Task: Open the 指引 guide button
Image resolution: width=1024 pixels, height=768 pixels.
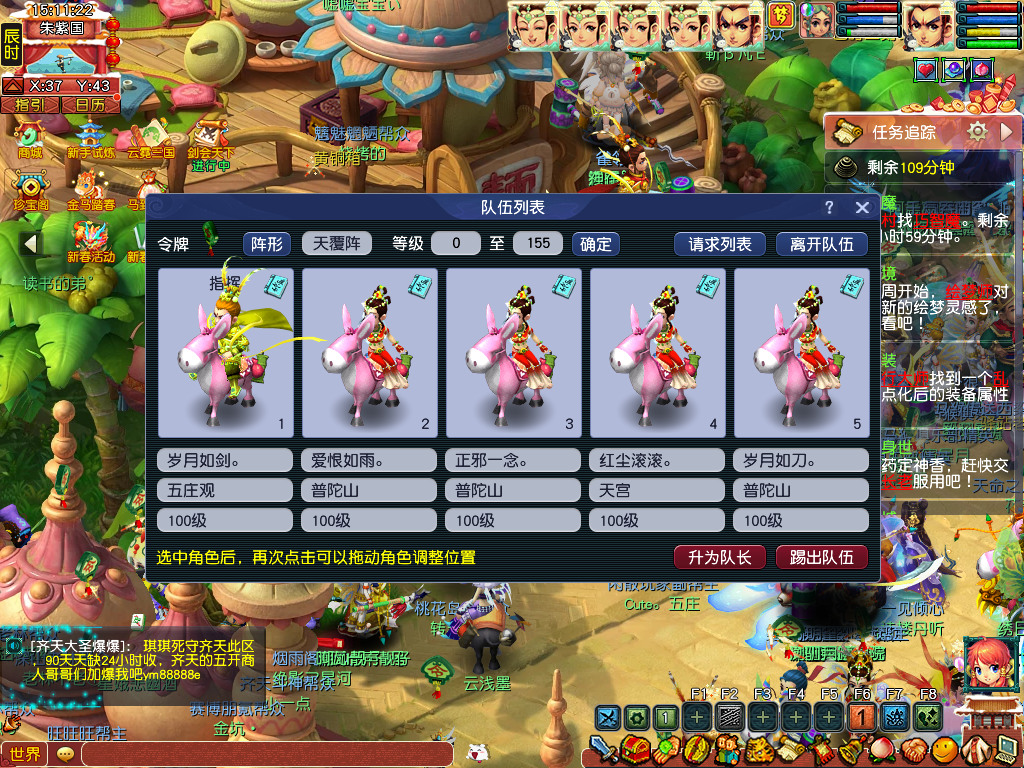Action: coord(29,104)
